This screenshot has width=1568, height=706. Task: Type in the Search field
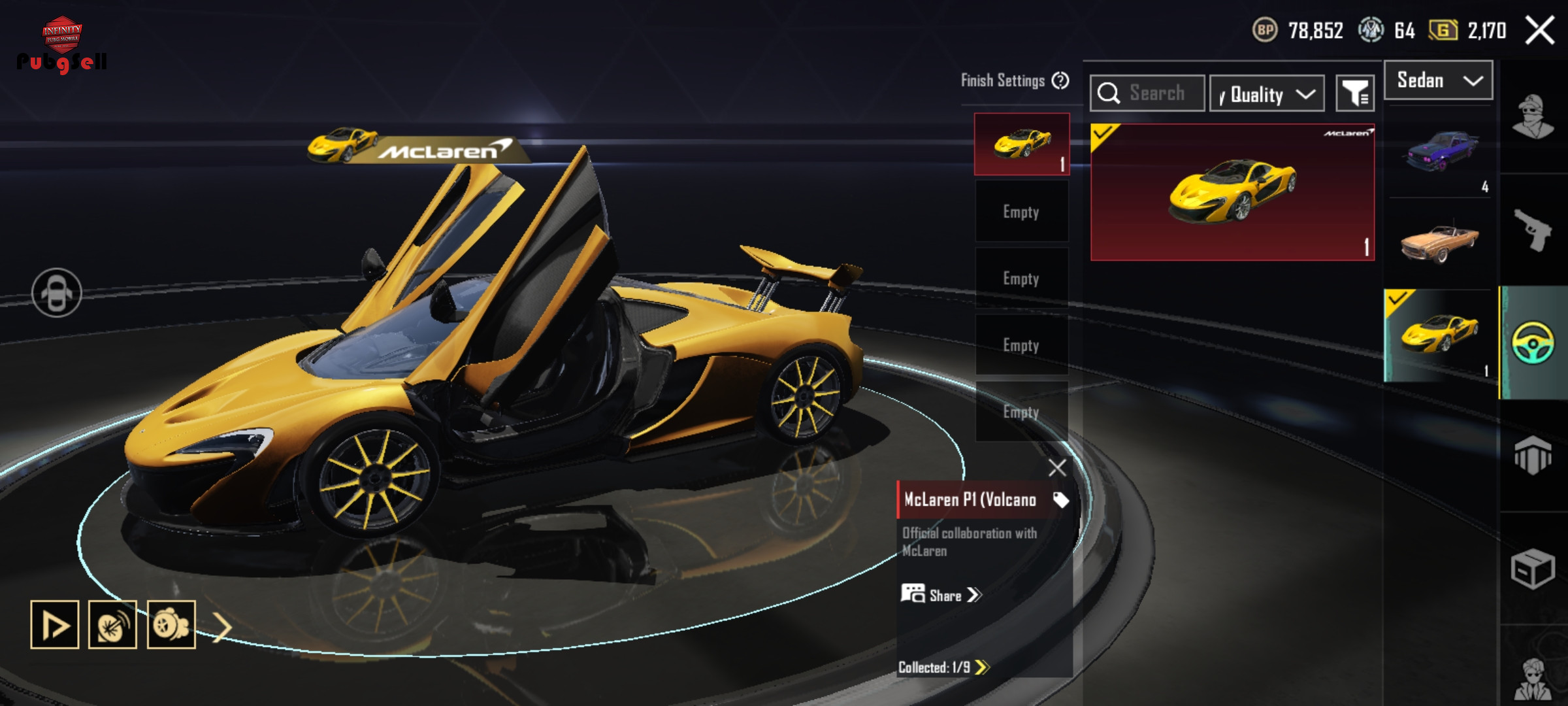[x=1156, y=93]
